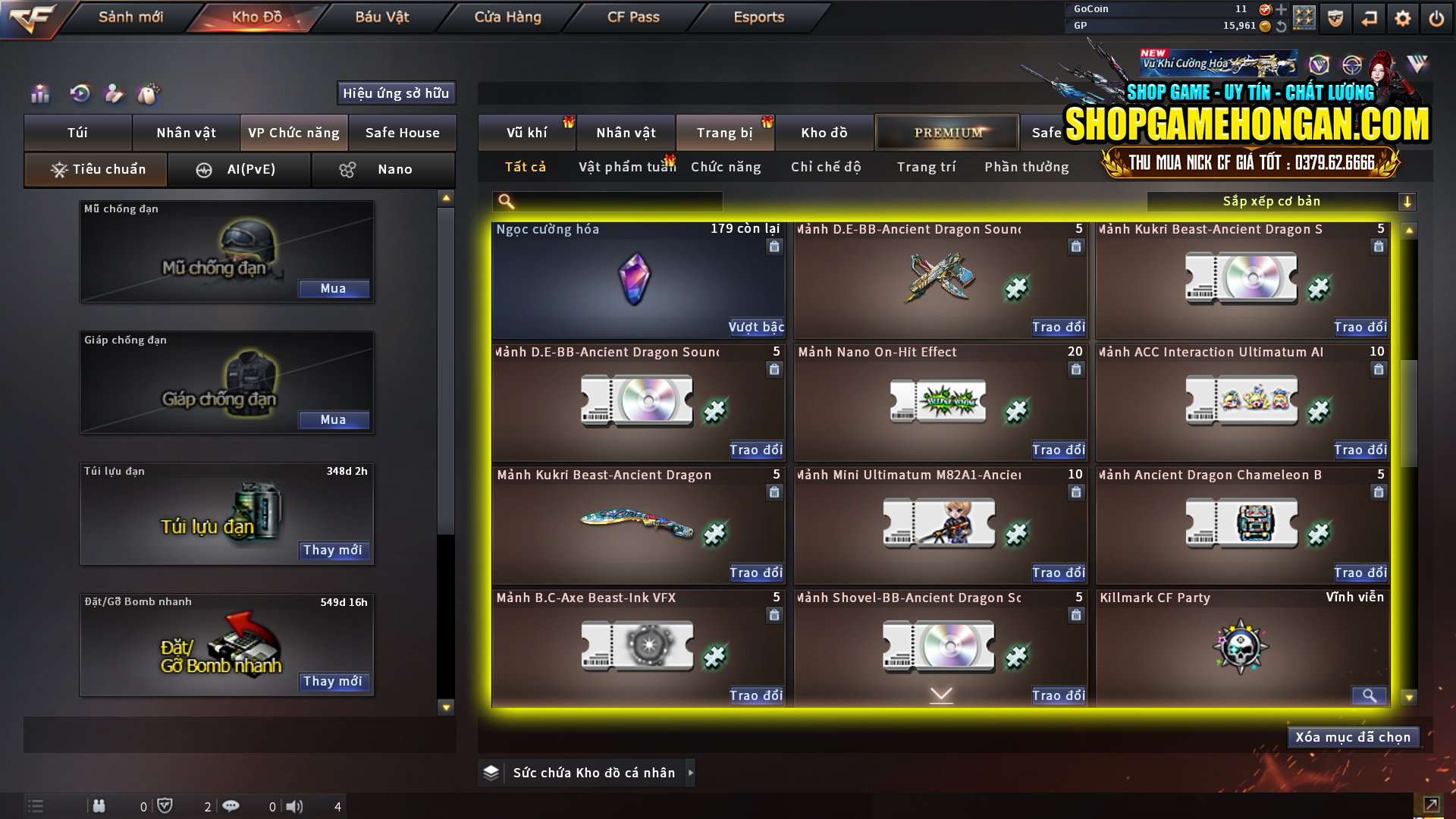Expand Sức chứa Kho đồ cá nhân arrow

pos(690,773)
